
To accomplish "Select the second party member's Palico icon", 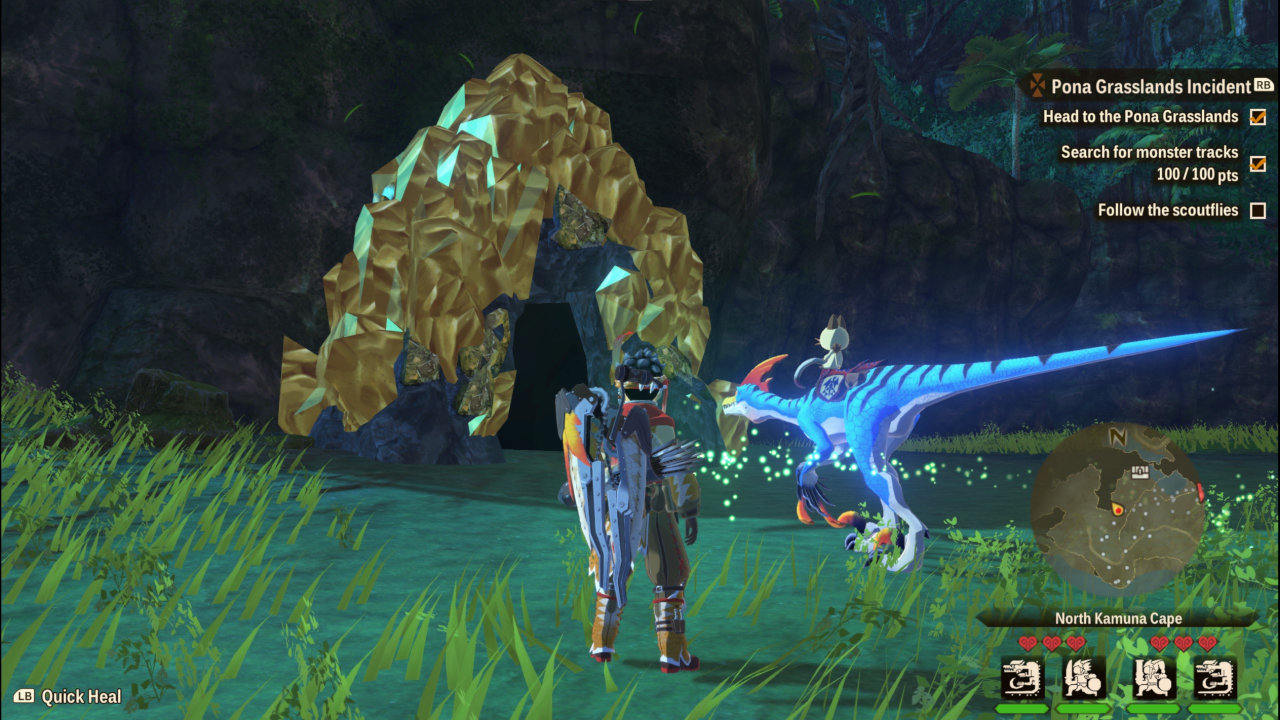I will [1084, 679].
